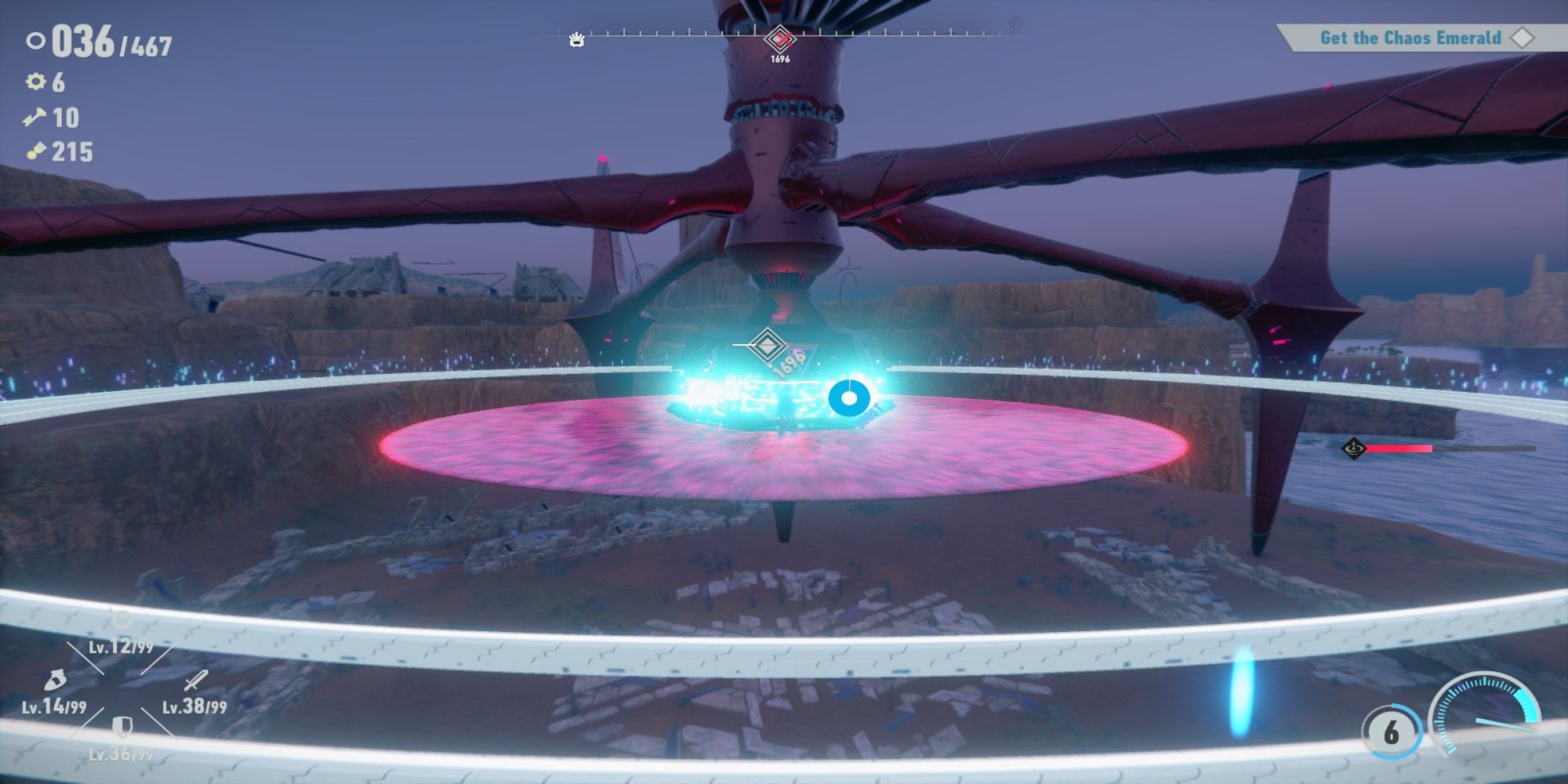Click the defense shield stat icon
1568x784 pixels.
coord(122,727)
